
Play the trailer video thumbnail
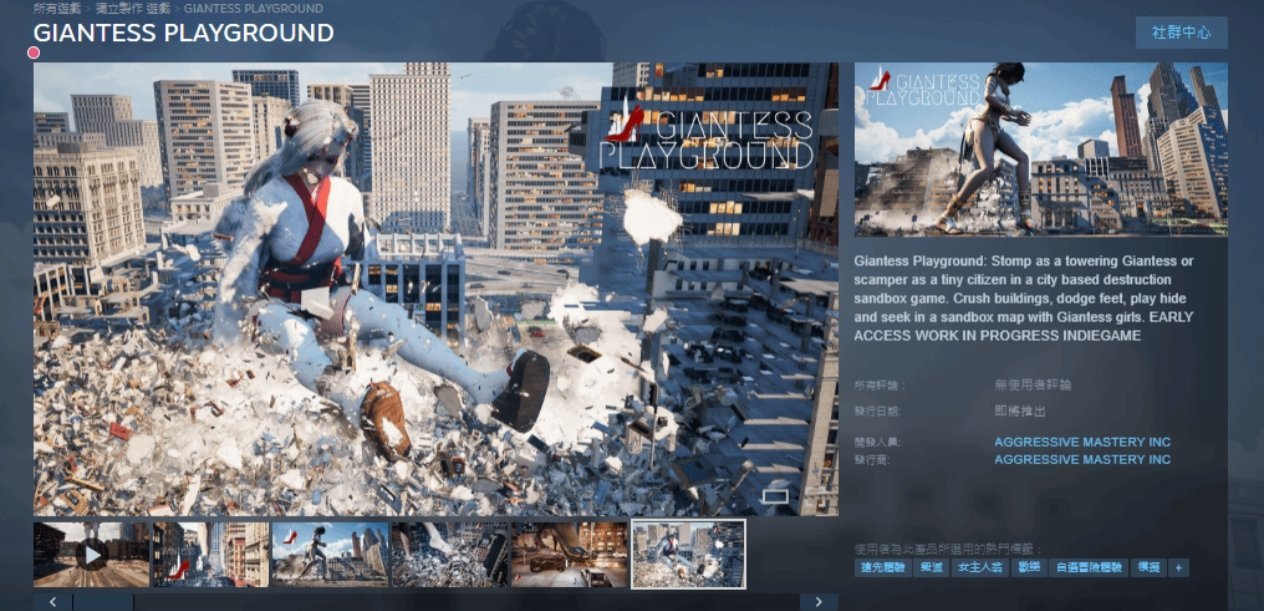pos(91,553)
